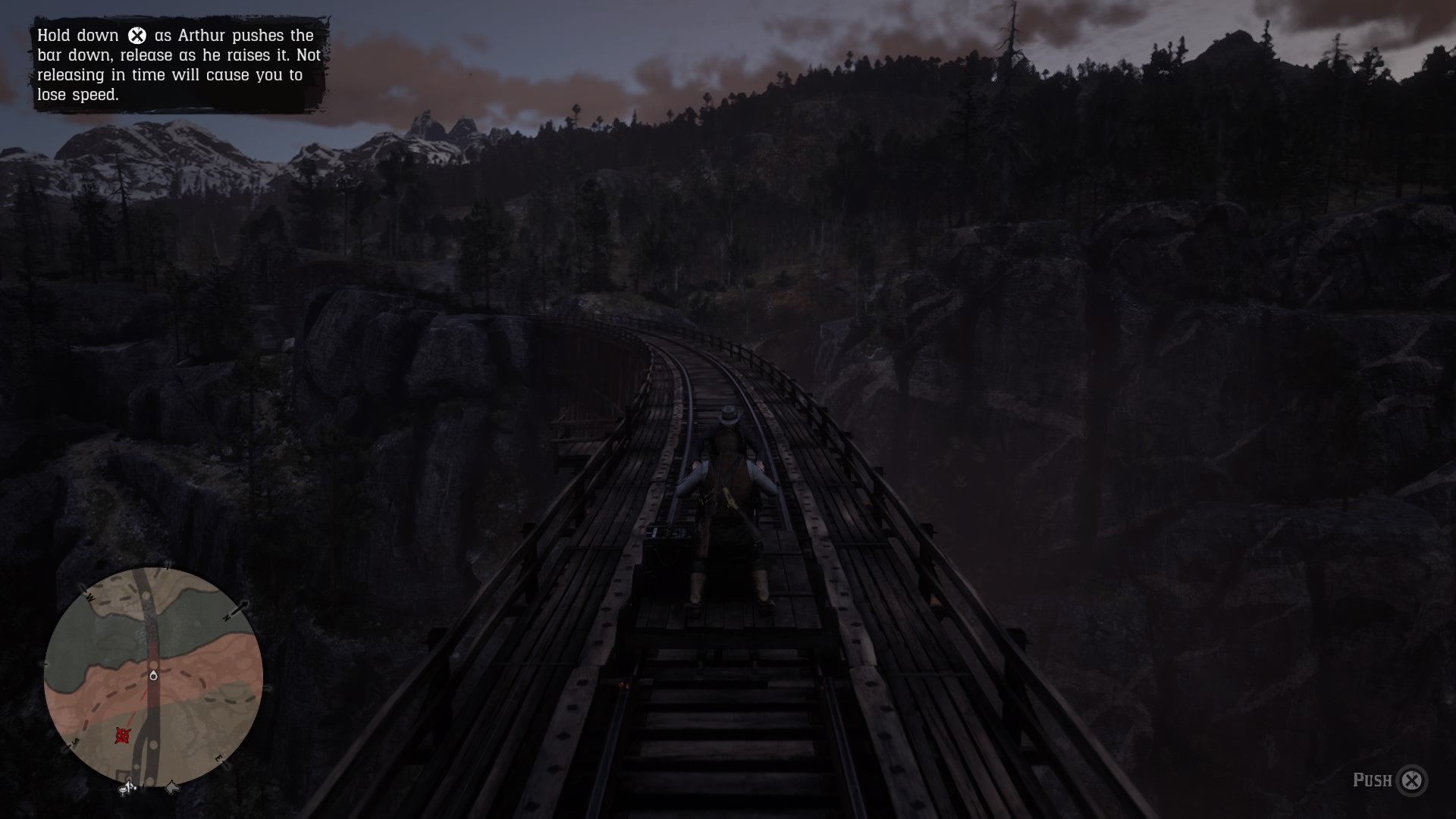Select the white player arrow on the minimap
This screenshot has height=819, width=1456.
pyautogui.click(x=154, y=675)
